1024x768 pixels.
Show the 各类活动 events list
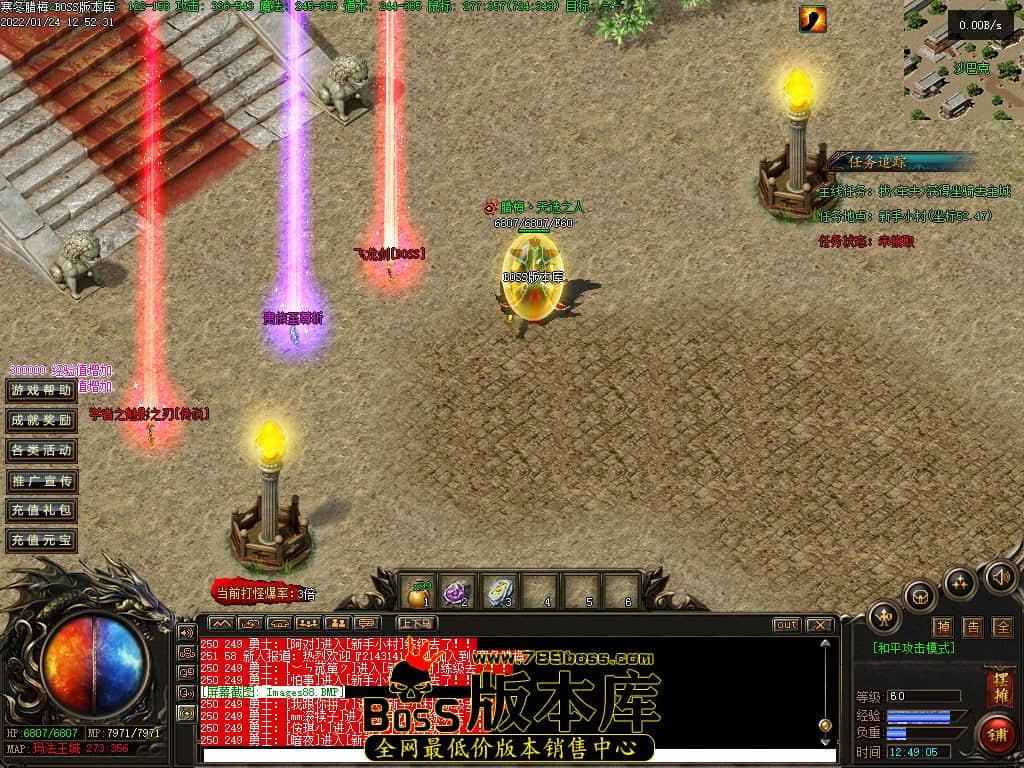click(x=41, y=450)
